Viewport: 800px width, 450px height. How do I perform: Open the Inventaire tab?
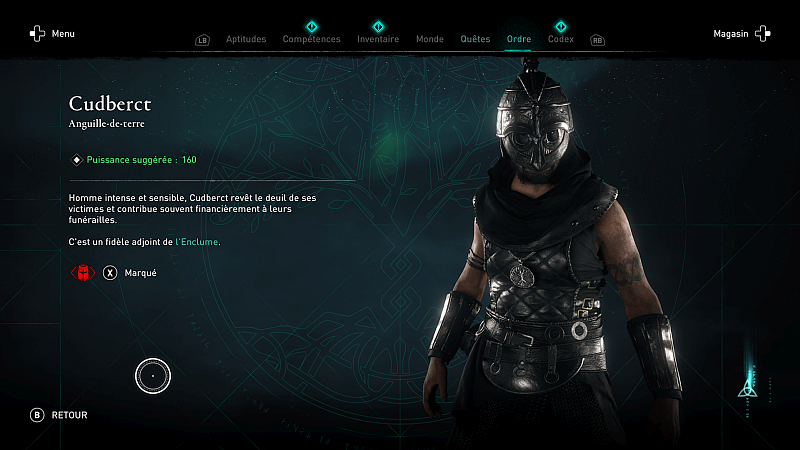[378, 39]
